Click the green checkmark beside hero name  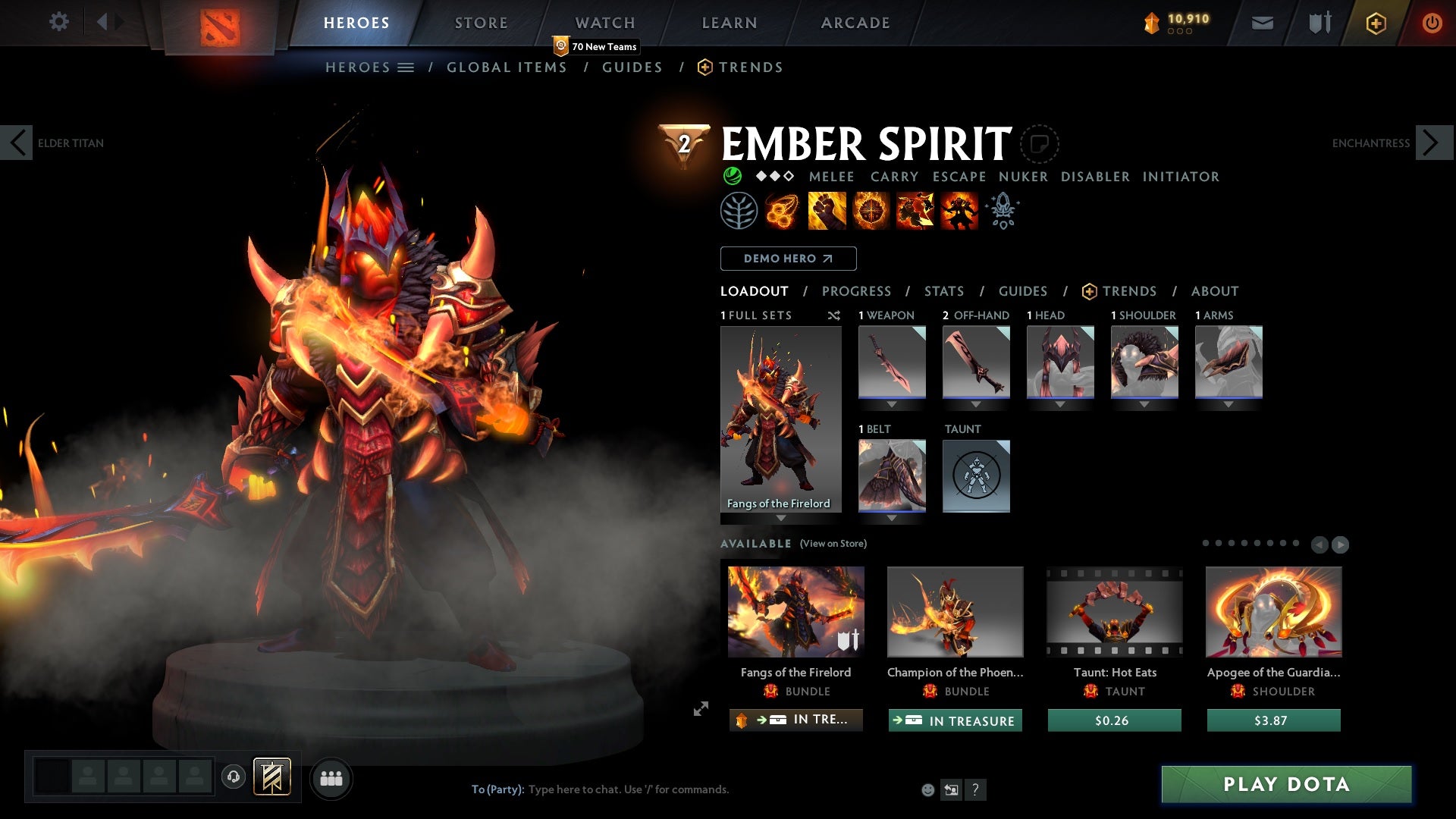pyautogui.click(x=730, y=176)
